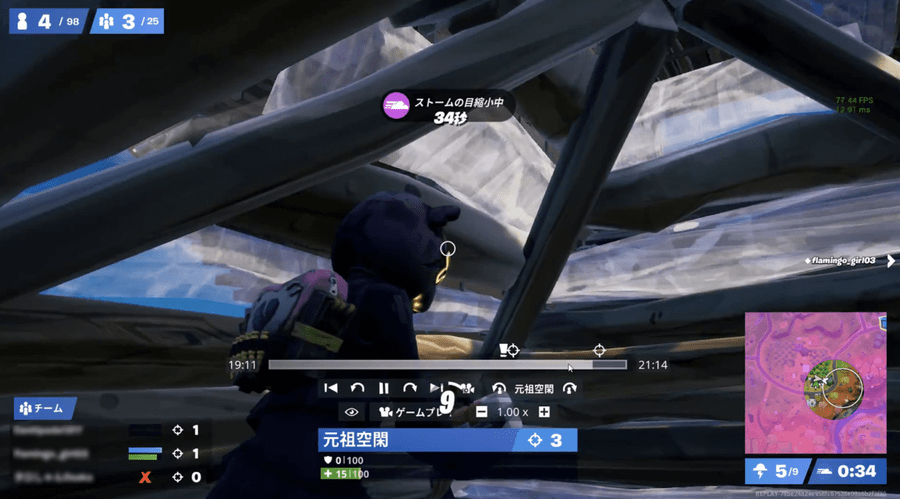
Task: Toggle HUD visibility with the eye icon
Action: [x=351, y=412]
